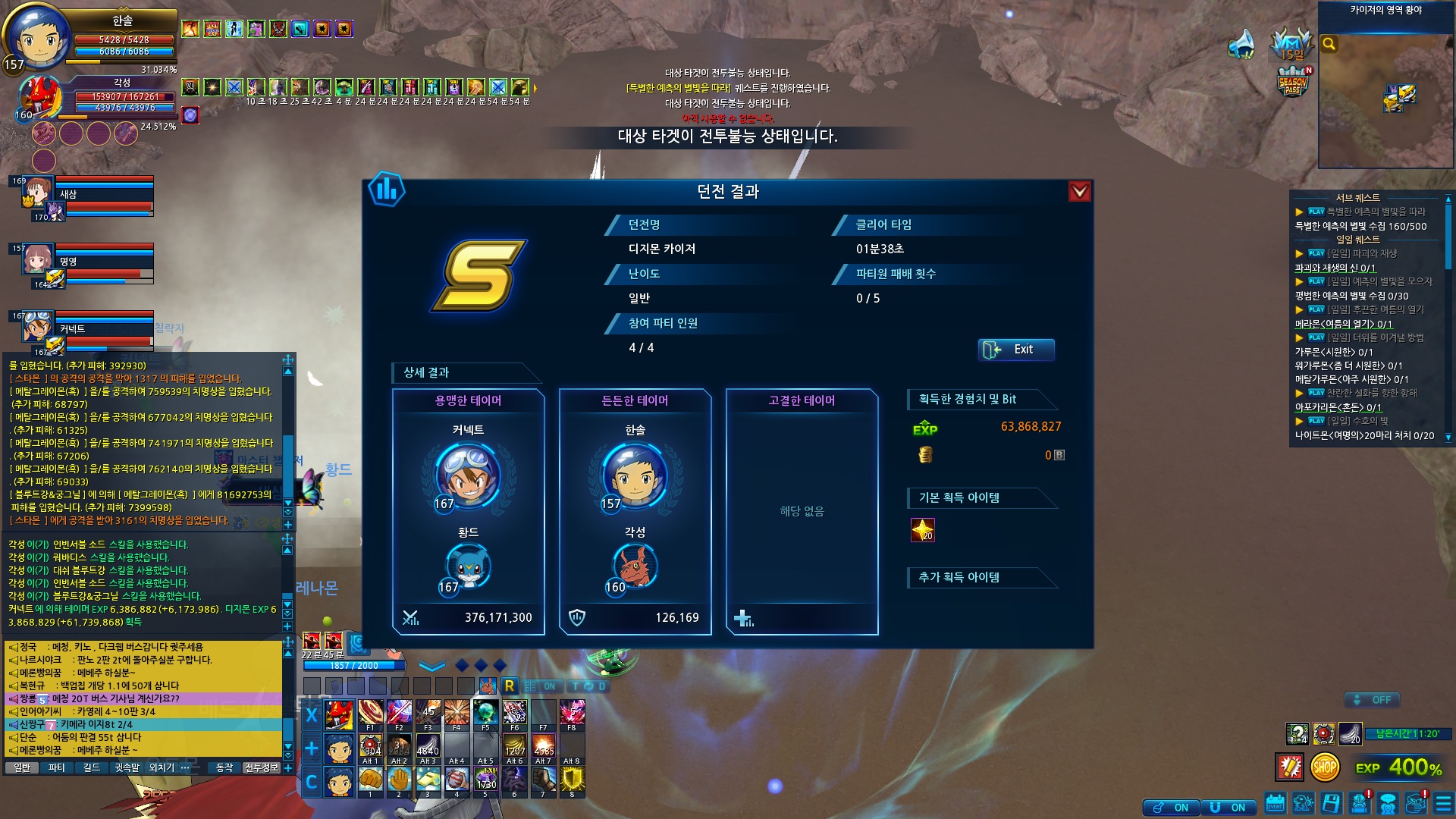This screenshot has width=1456, height=819.
Task: Toggle the magnet auto-loot ON button
Action: [1228, 808]
